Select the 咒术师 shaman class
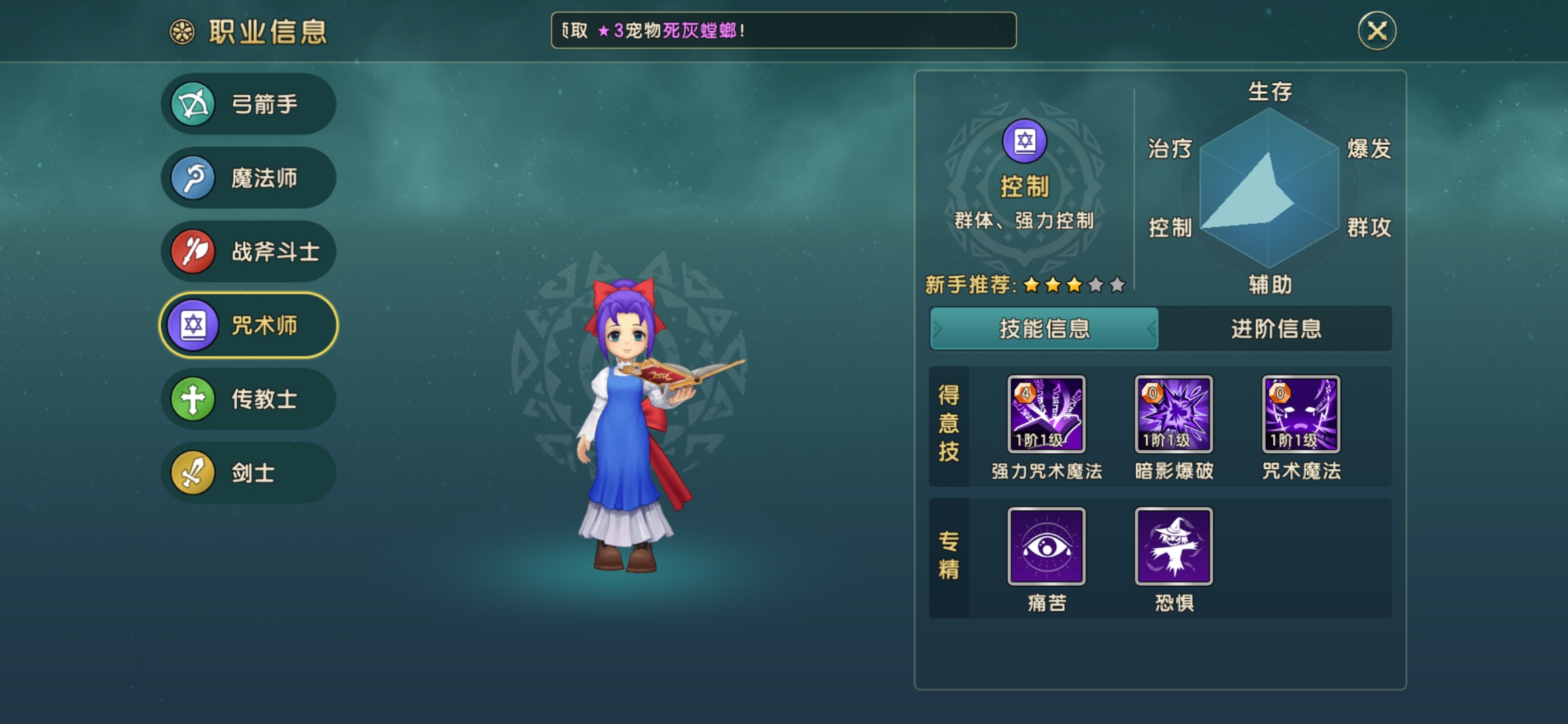 click(249, 326)
